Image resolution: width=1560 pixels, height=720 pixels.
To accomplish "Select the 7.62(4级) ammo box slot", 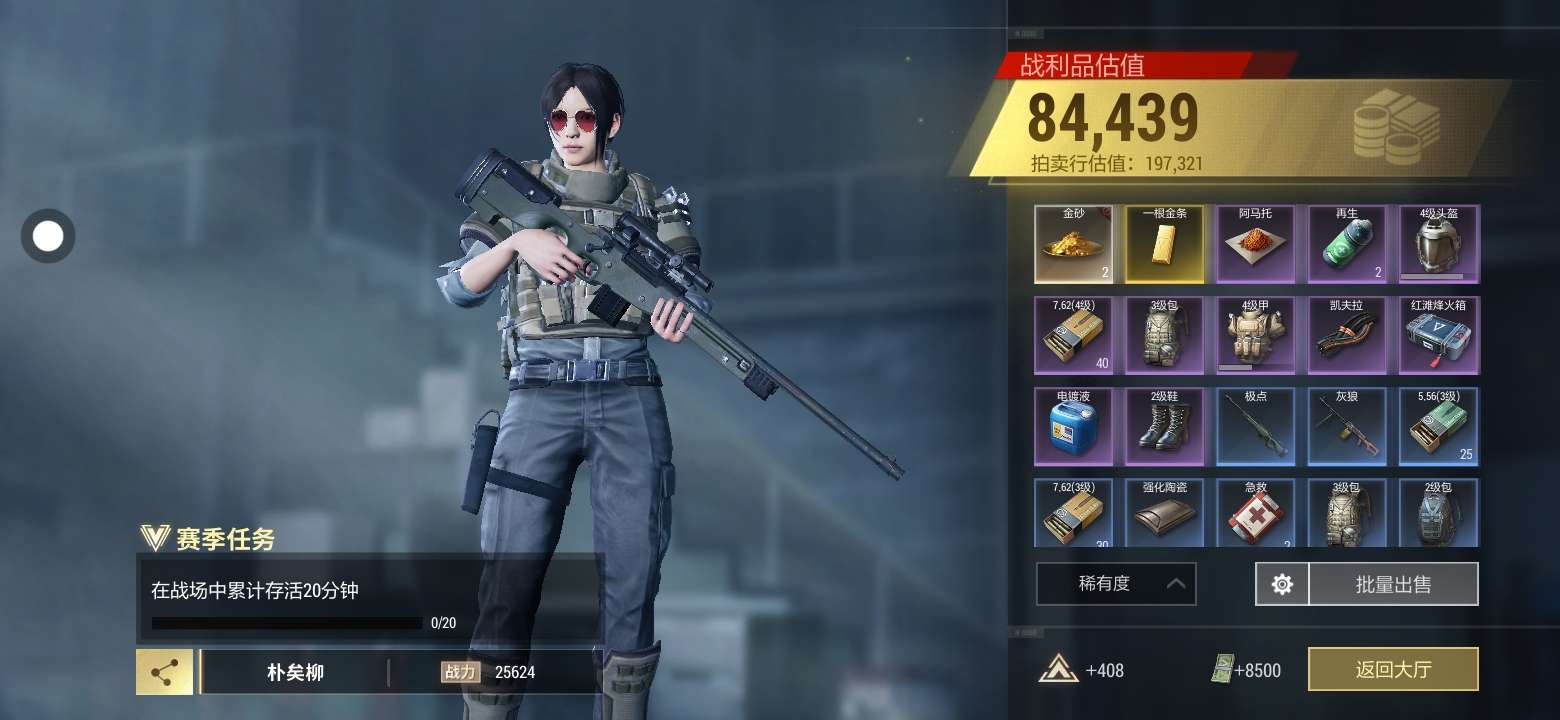I will tap(1073, 335).
